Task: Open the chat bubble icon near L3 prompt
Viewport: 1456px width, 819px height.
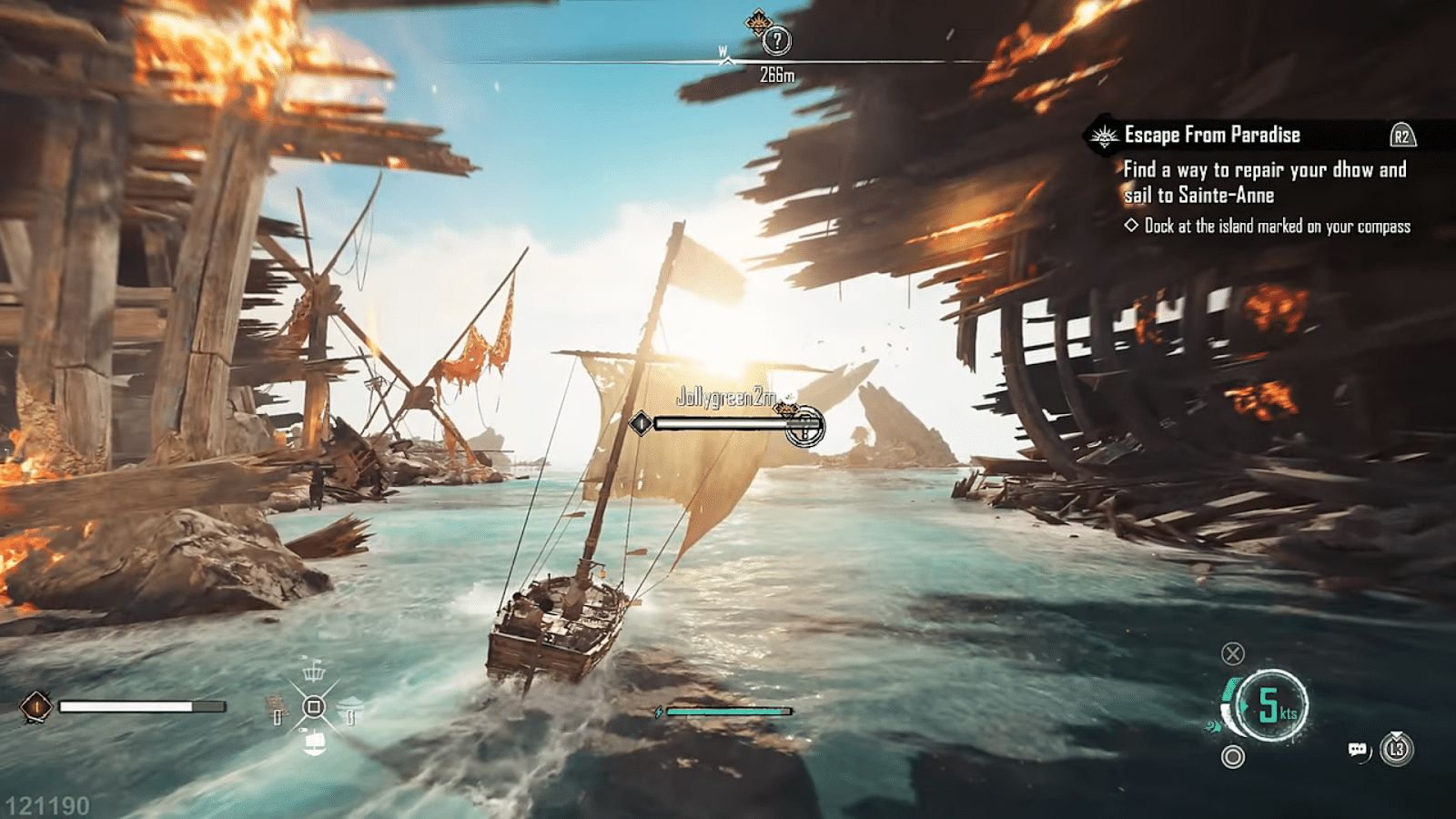Action: click(1358, 750)
